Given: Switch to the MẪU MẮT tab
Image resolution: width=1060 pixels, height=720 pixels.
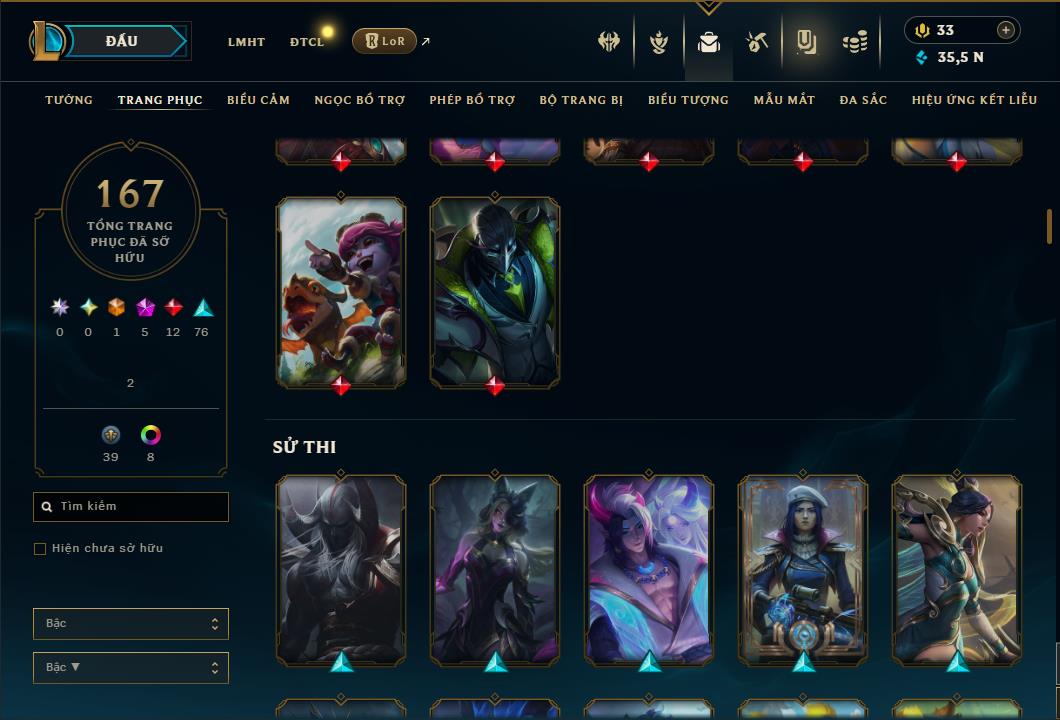Looking at the screenshot, I should pos(784,100).
